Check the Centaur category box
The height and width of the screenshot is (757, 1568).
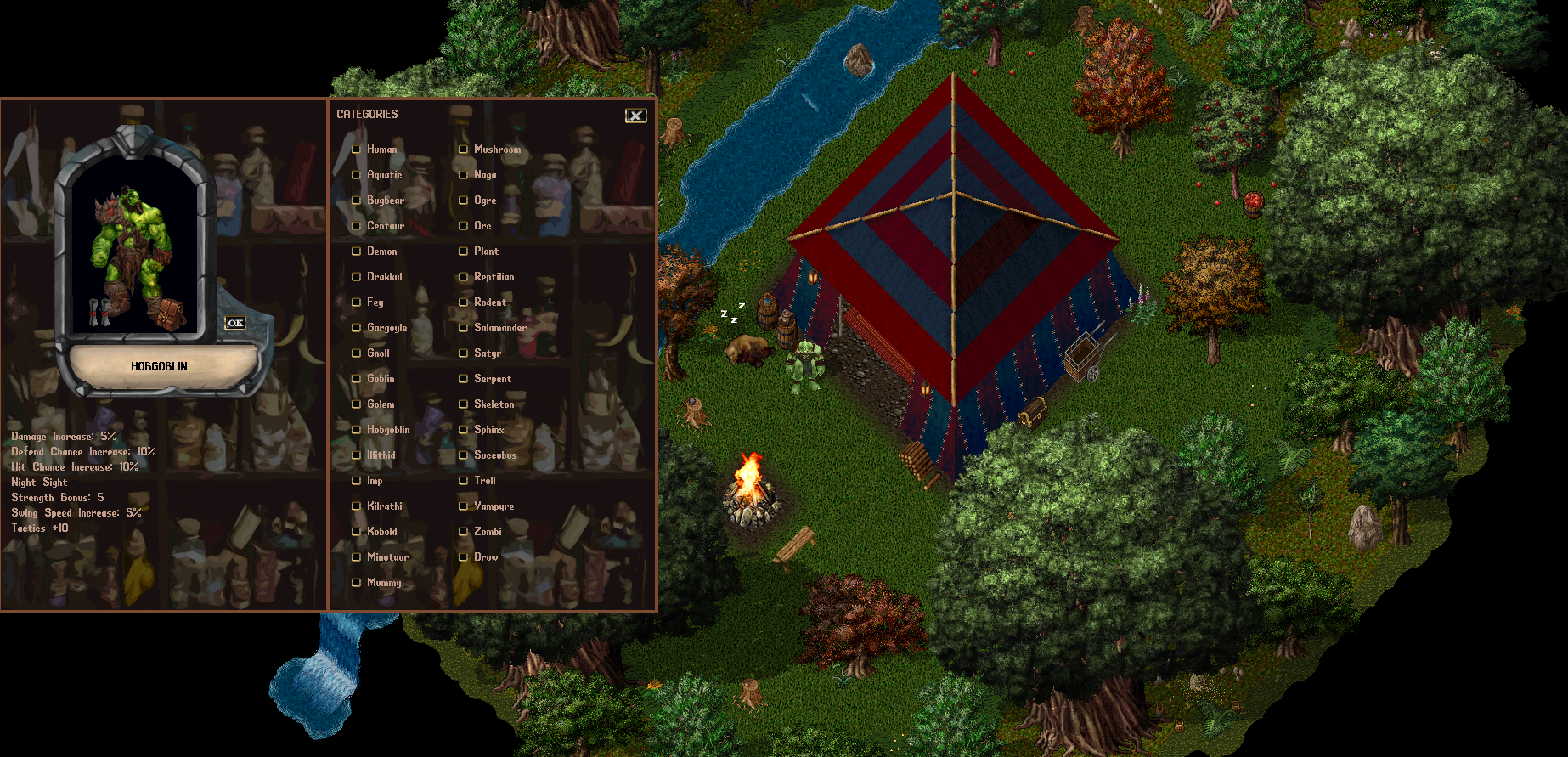pos(357,226)
